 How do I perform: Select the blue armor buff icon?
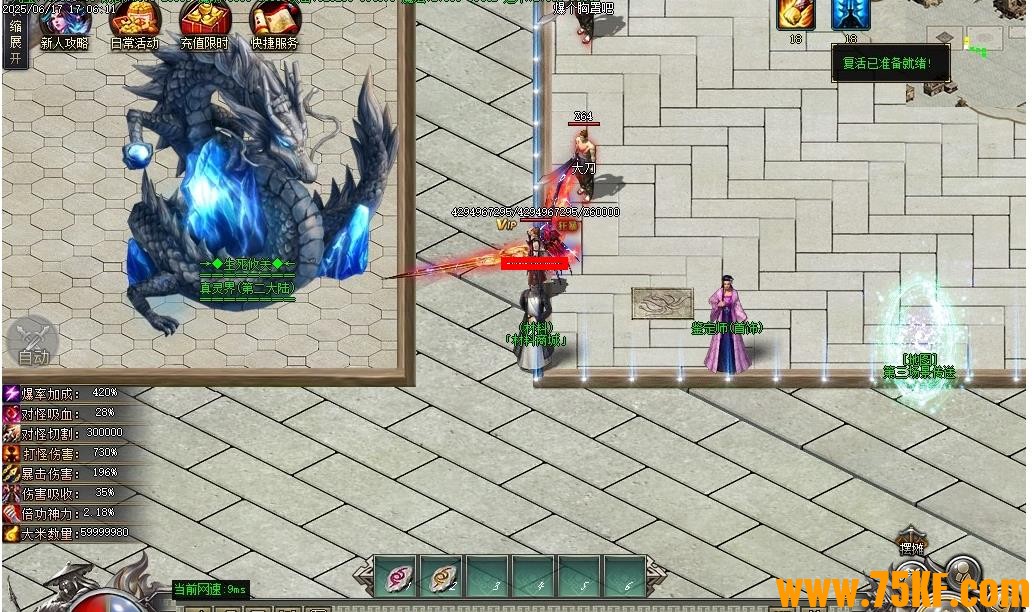click(850, 14)
